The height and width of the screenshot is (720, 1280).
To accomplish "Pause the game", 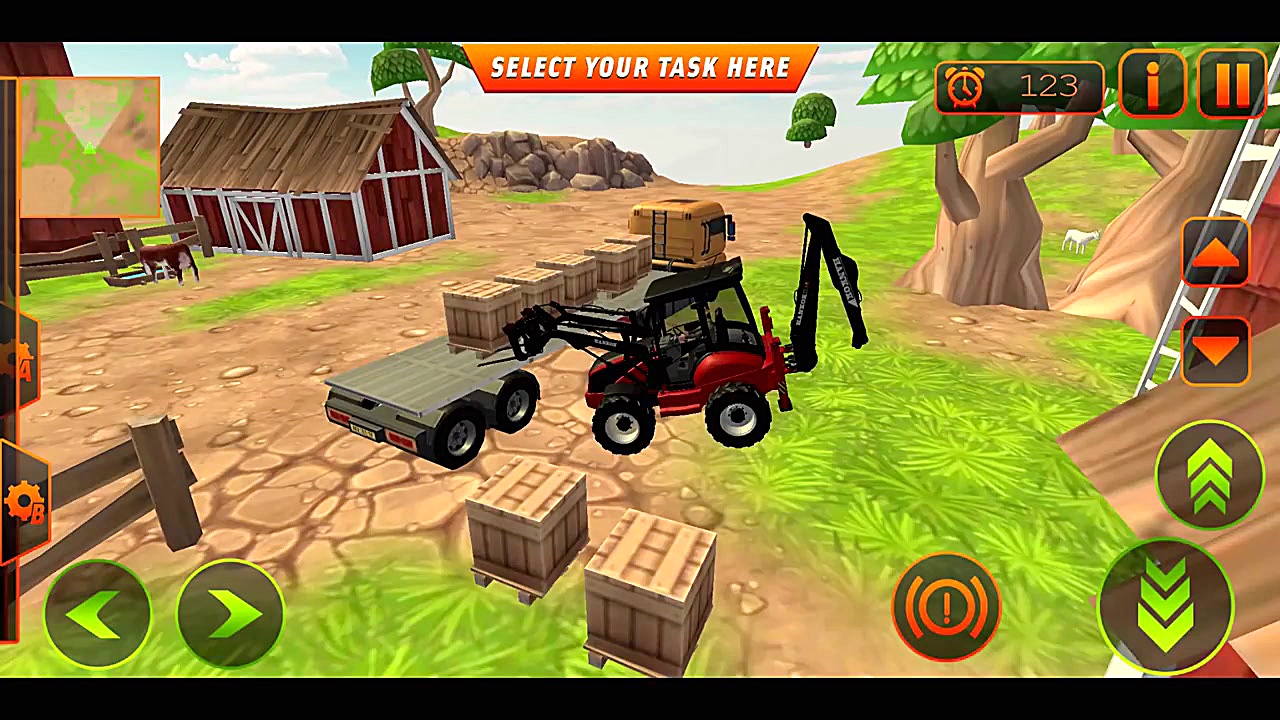I will coord(1232,86).
